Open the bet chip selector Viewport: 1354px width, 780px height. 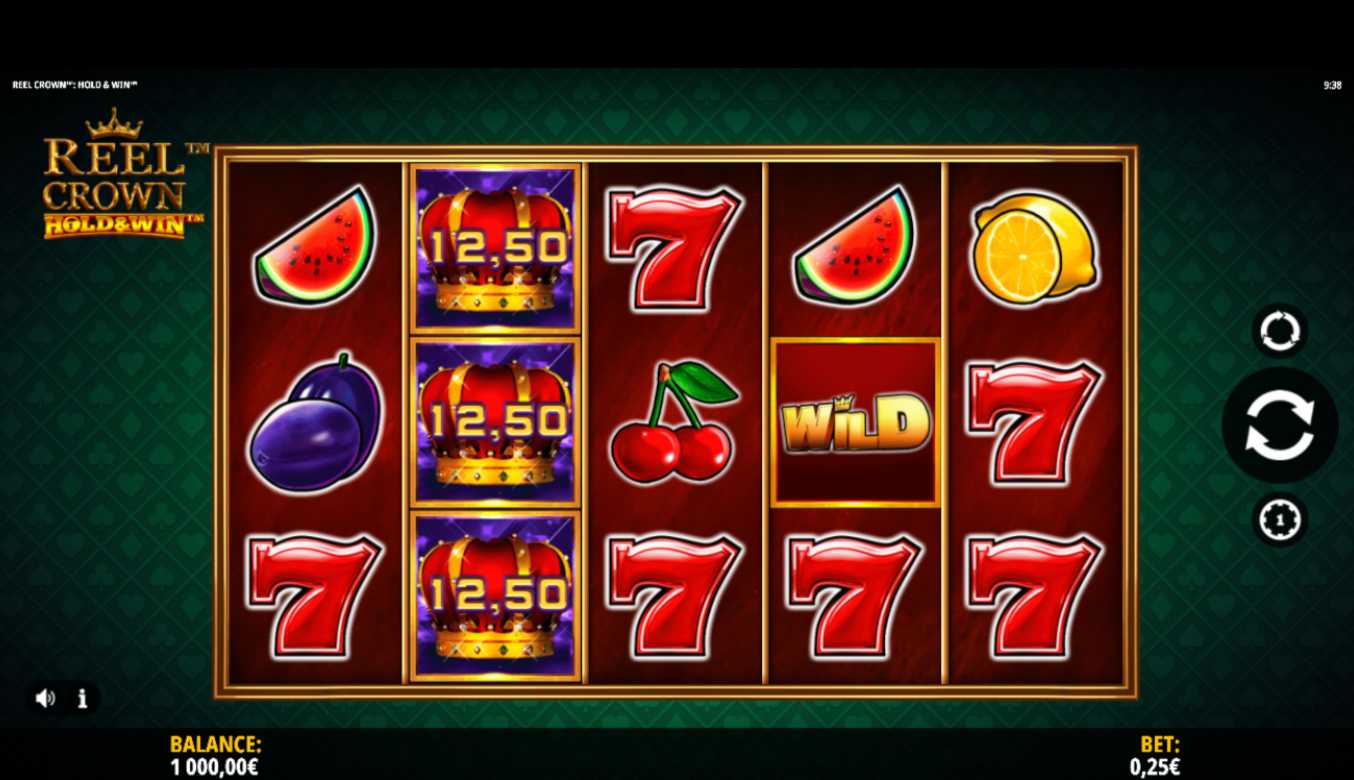coord(1279,520)
